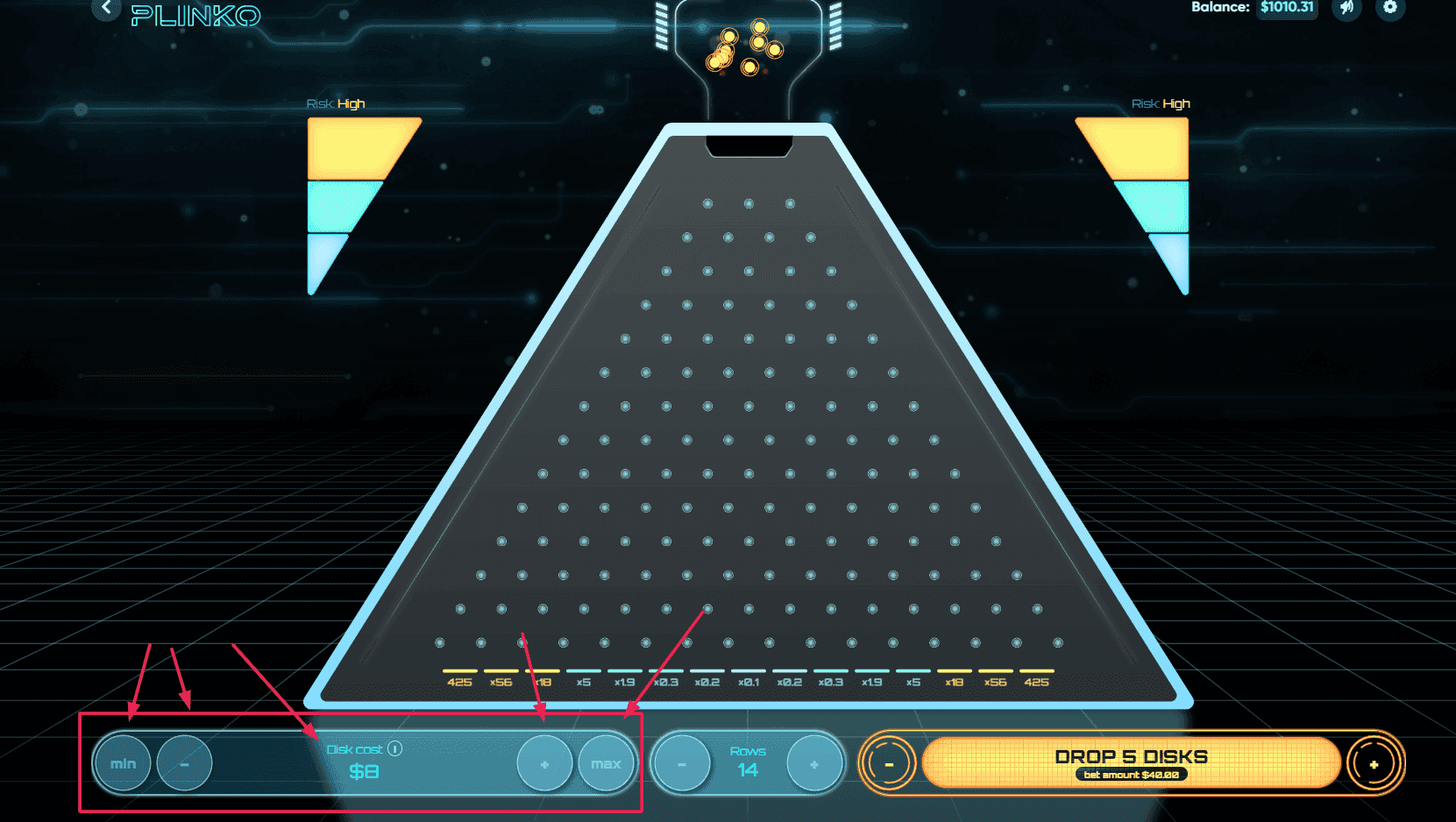
Task: Show the Disk cost info tooltip icon
Action: coord(395,748)
